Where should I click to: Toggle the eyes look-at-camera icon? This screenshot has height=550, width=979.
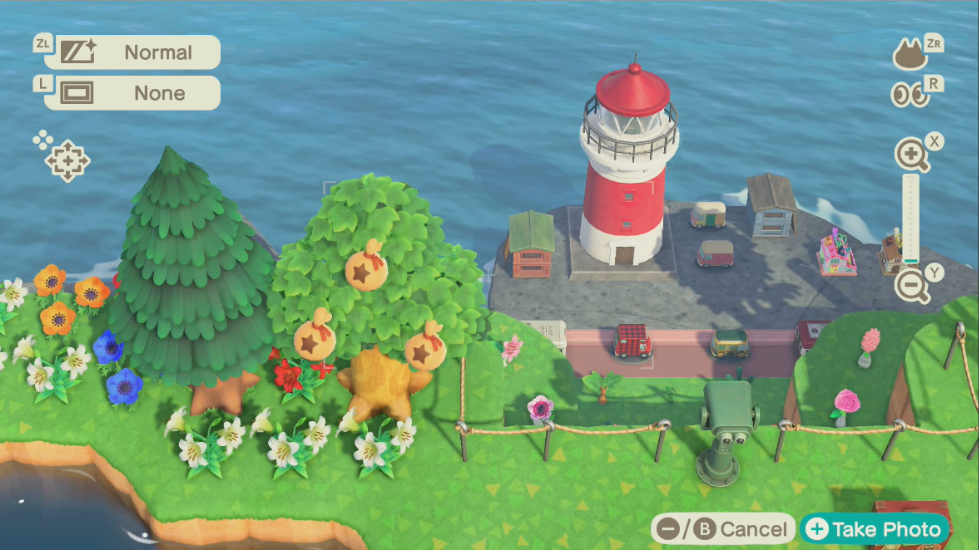click(909, 94)
